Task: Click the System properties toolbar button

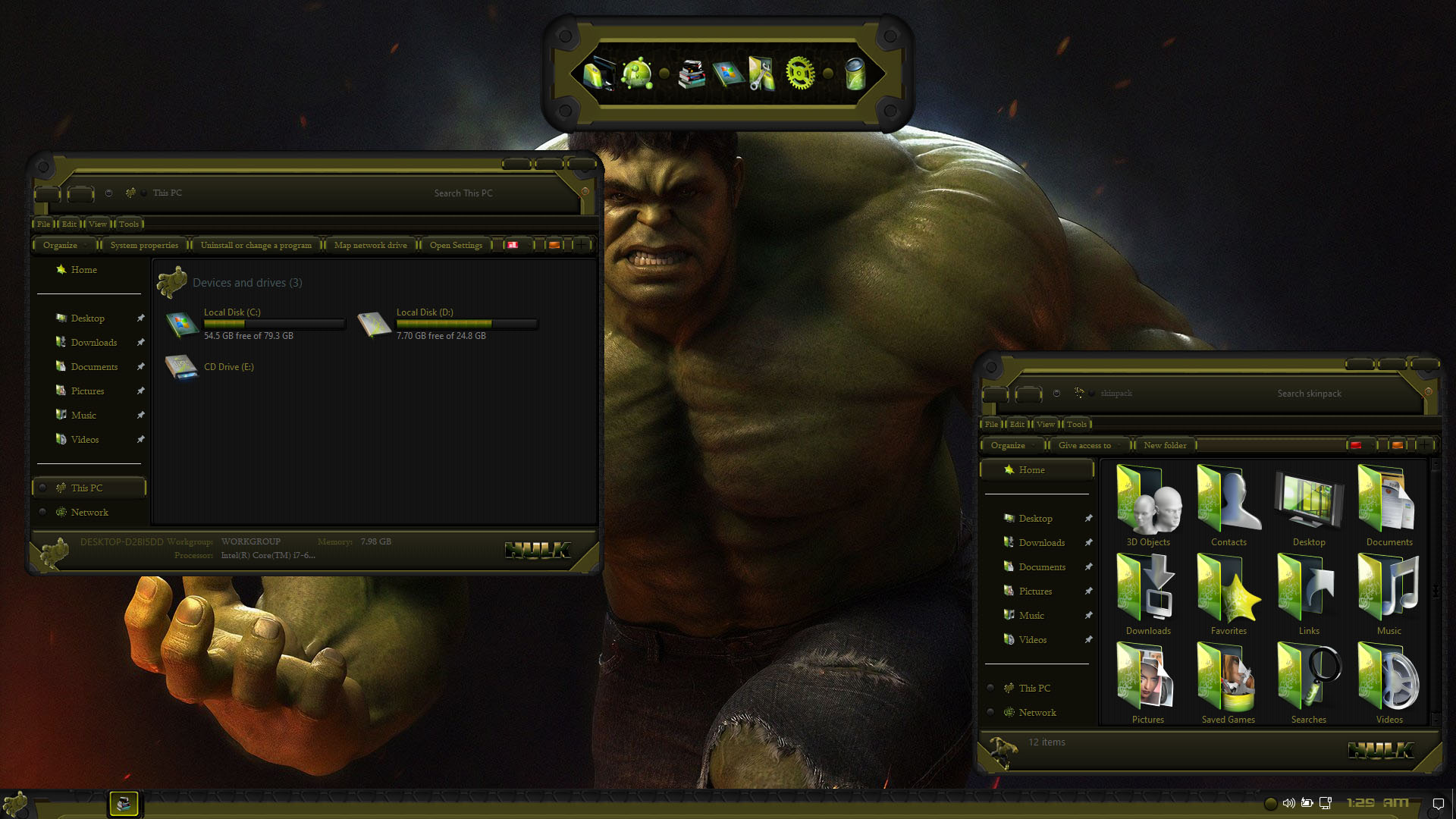Action: tap(144, 245)
